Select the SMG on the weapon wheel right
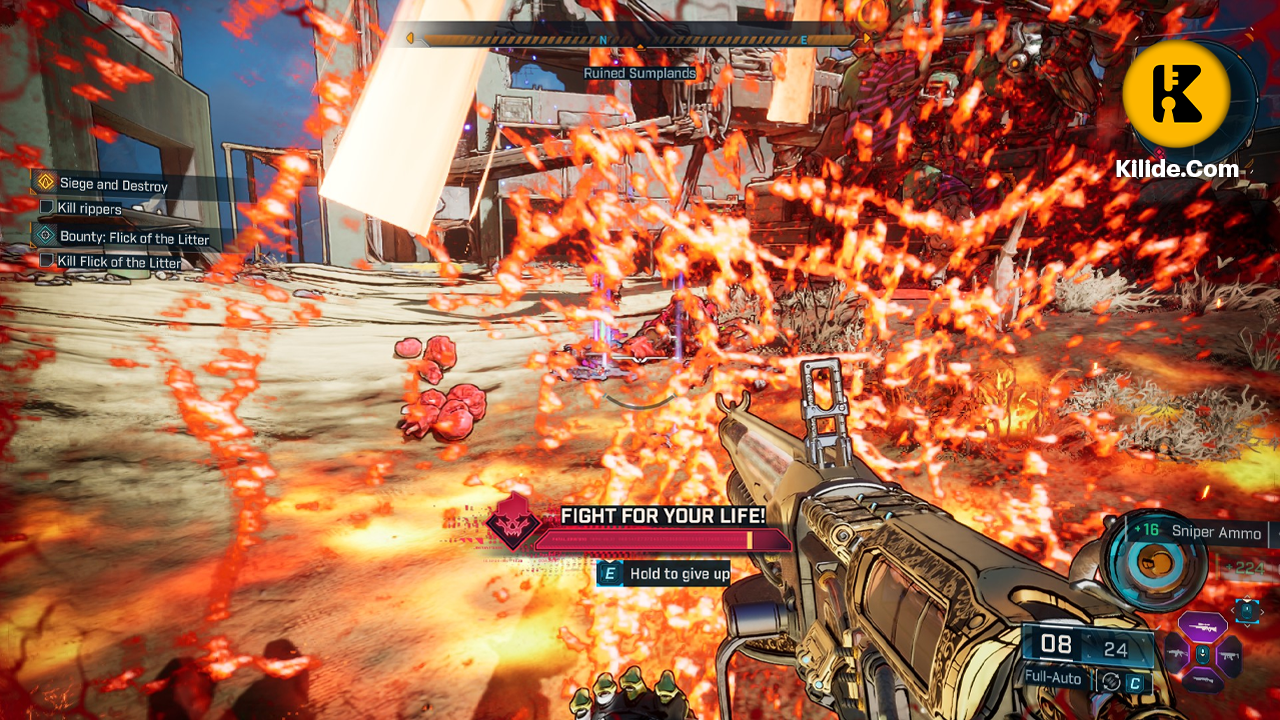 click(x=1230, y=656)
